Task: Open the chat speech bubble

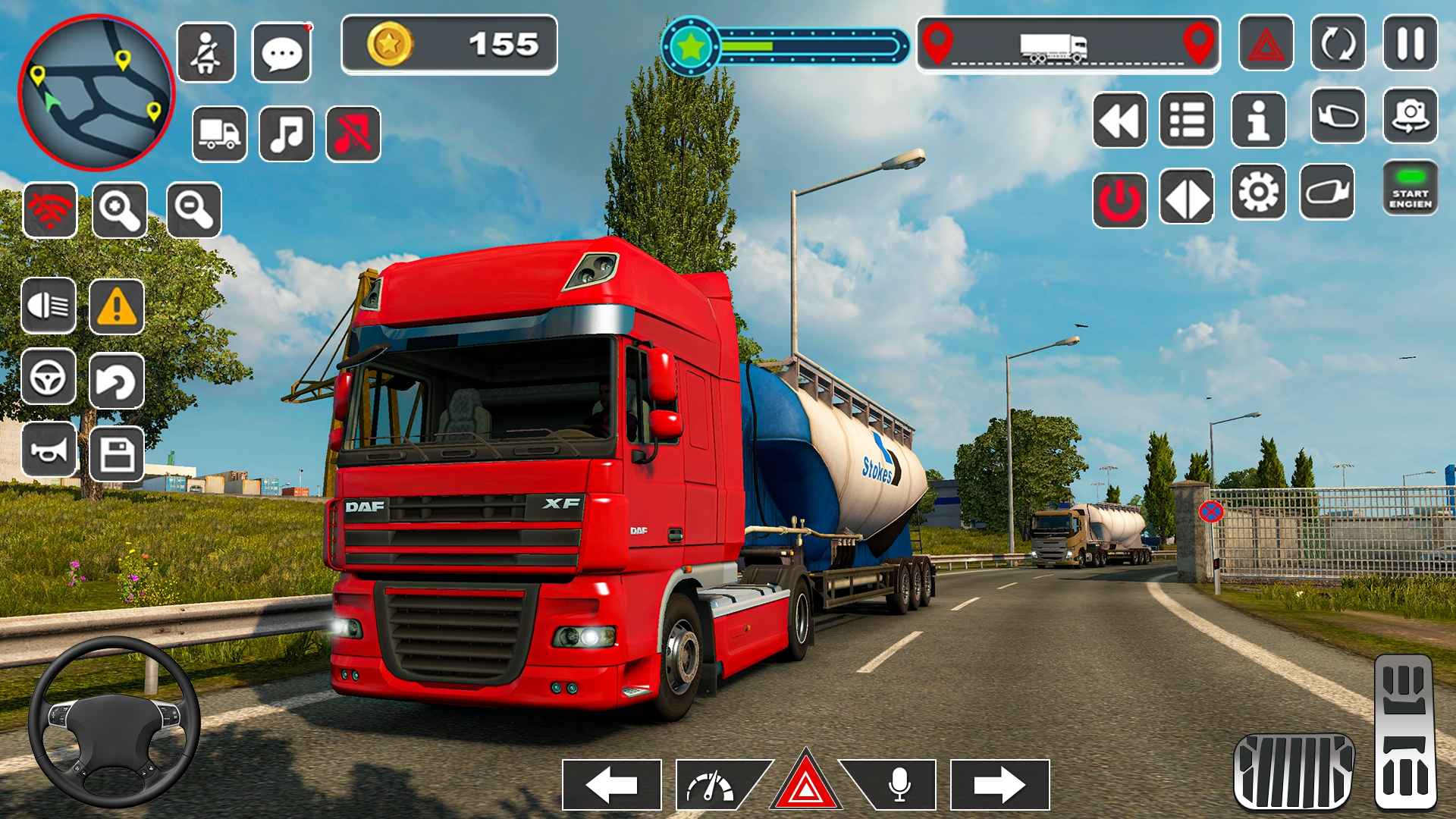Action: [281, 52]
